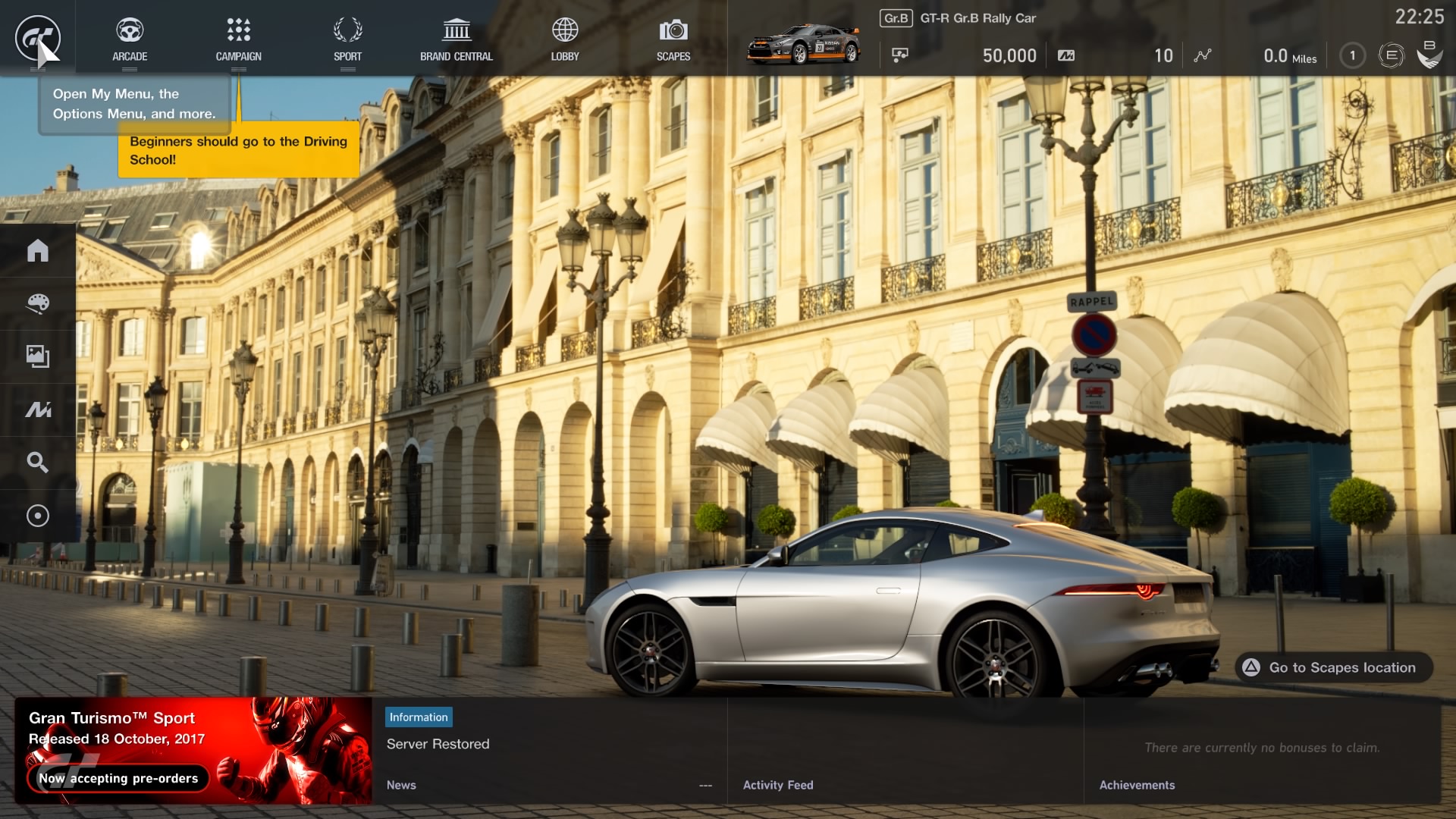Click Go to Scapes location button
The height and width of the screenshot is (819, 1456).
pos(1333,667)
